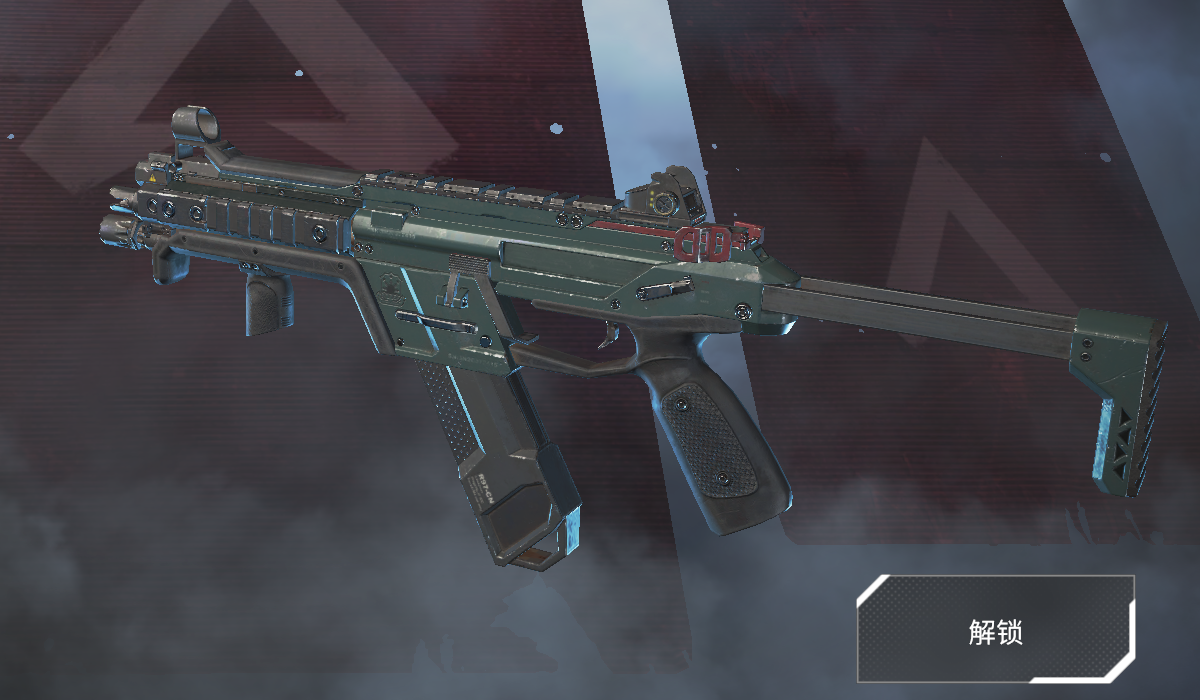Click the 解锁 unlock button
Viewport: 1200px width, 700px height.
click(995, 630)
